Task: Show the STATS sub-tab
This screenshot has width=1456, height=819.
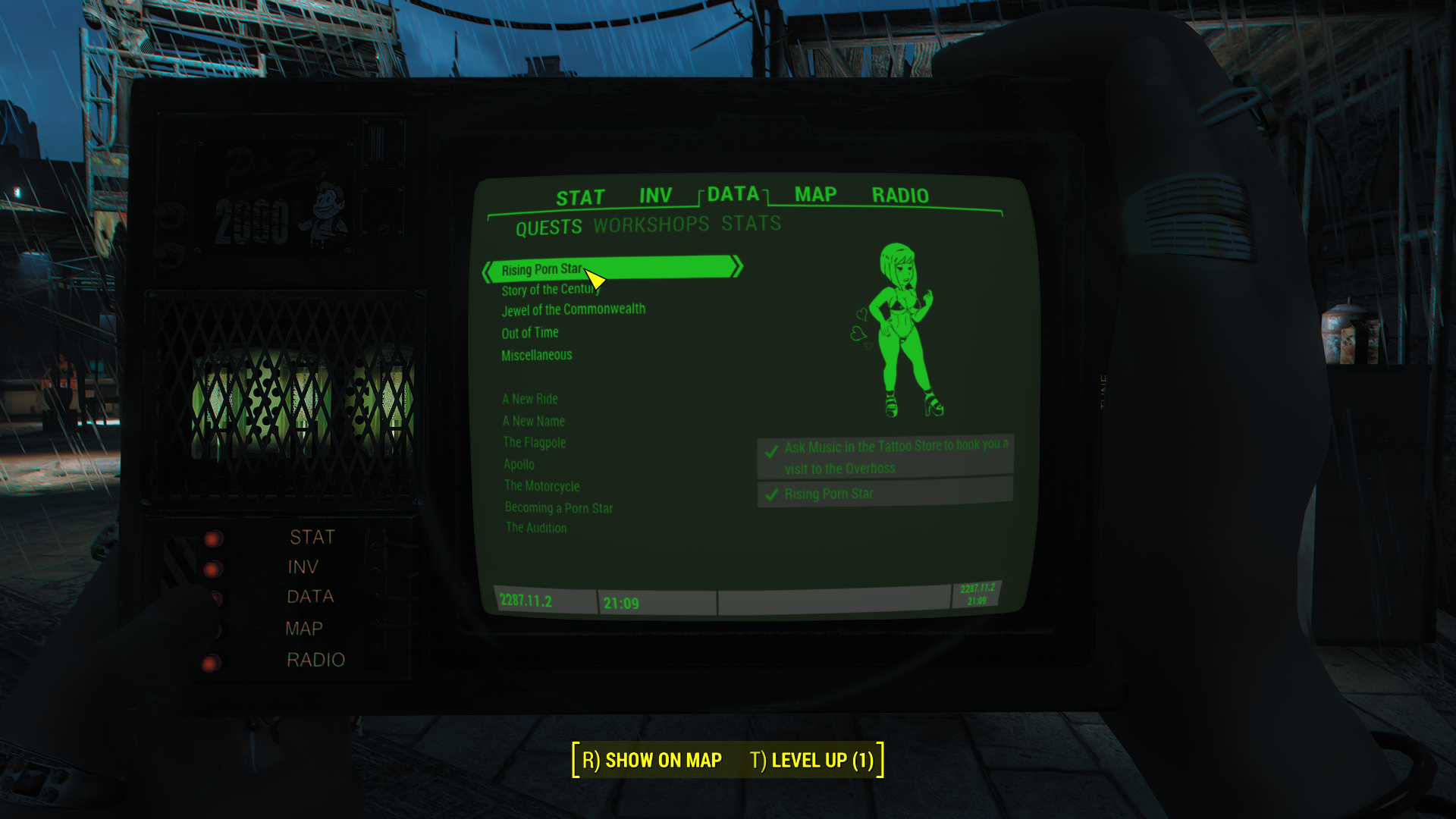Action: click(x=751, y=224)
